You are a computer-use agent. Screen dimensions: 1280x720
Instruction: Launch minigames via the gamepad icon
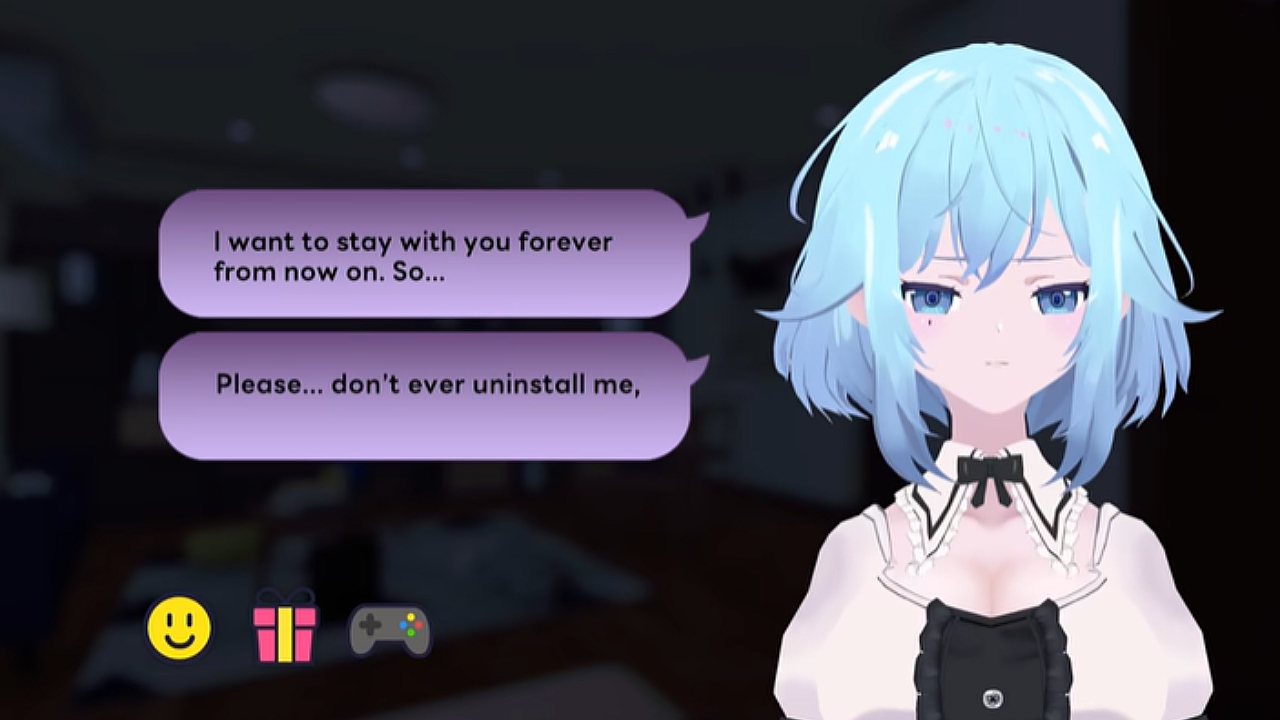392,628
